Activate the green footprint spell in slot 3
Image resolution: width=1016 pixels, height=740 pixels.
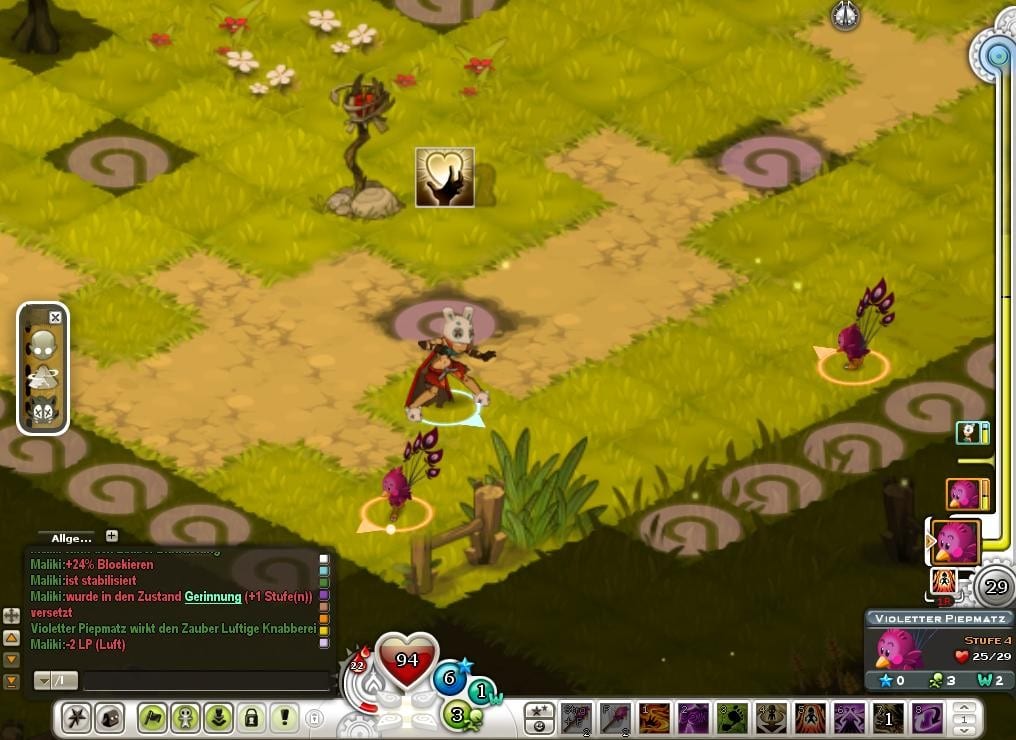coord(732,718)
